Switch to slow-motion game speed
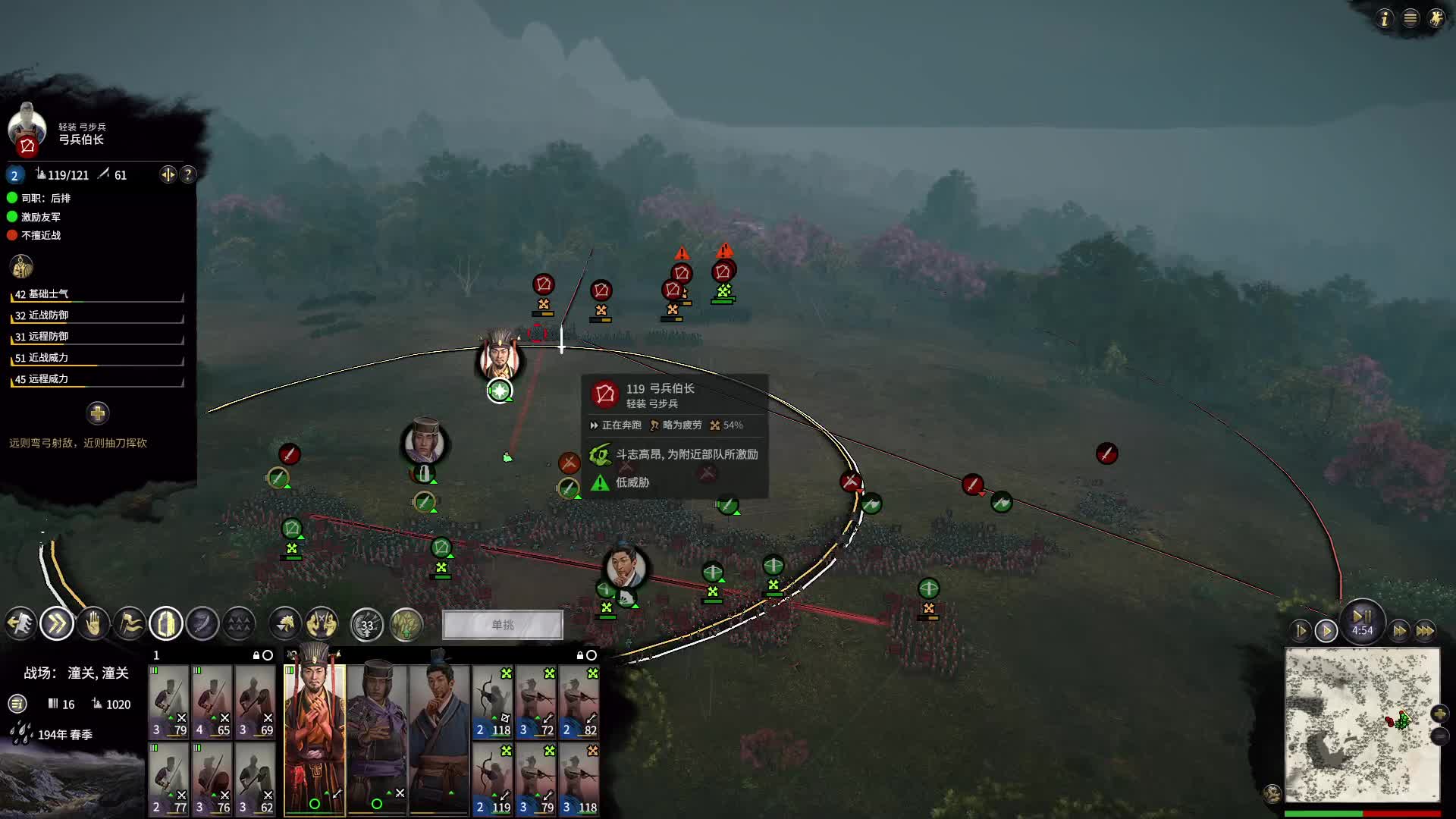The image size is (1456, 819). click(x=1301, y=631)
